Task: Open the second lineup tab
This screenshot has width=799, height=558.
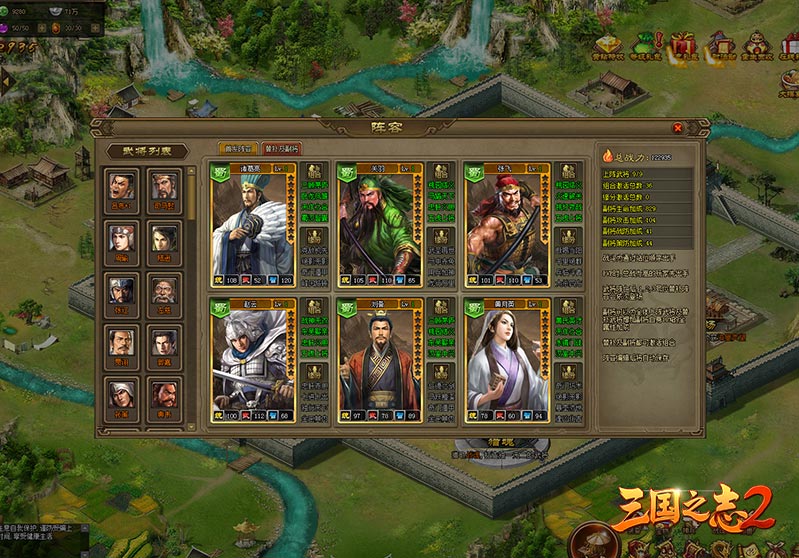Action: coord(281,148)
